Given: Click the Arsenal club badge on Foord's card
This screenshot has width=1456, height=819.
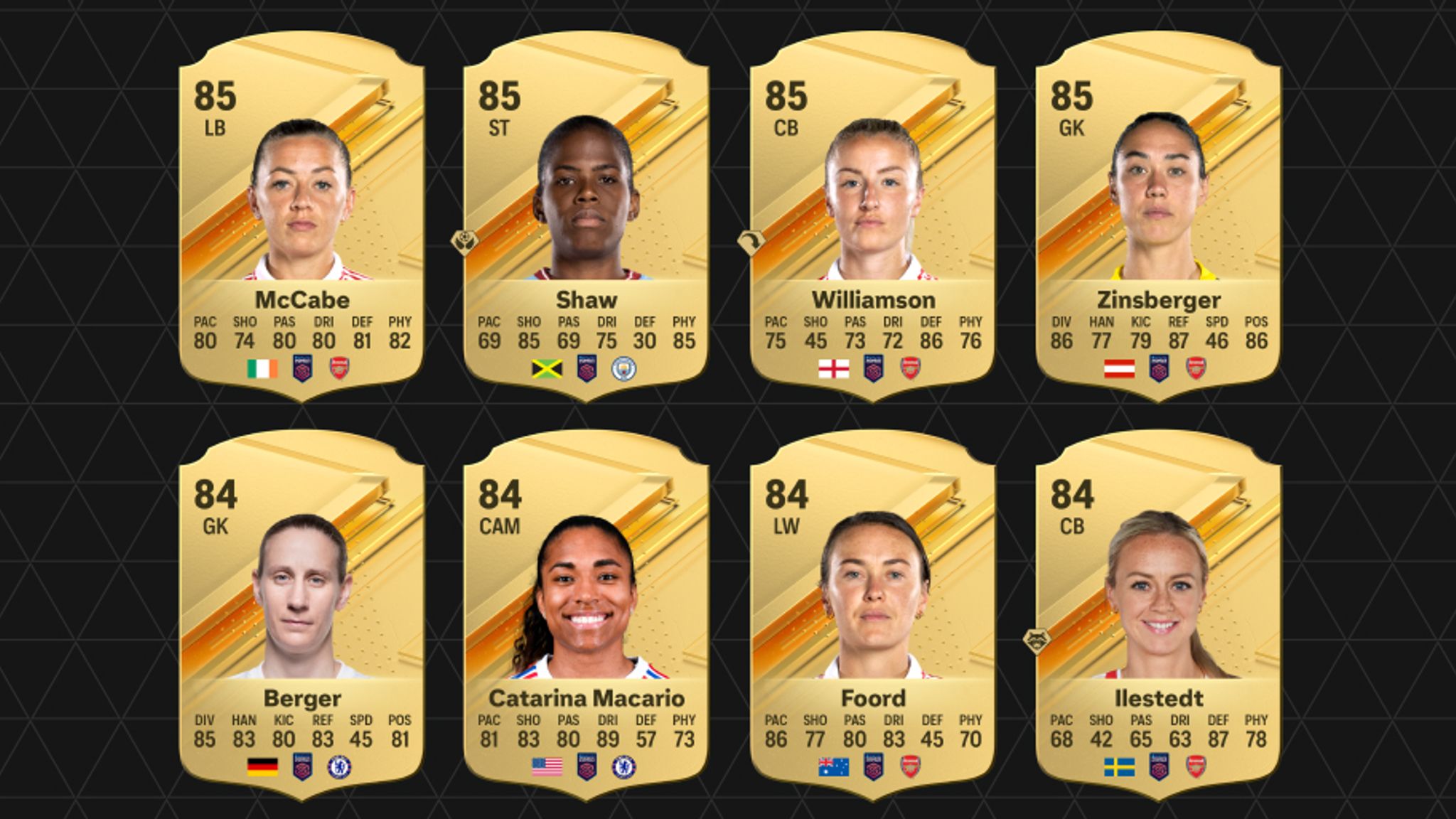Looking at the screenshot, I should [x=911, y=765].
